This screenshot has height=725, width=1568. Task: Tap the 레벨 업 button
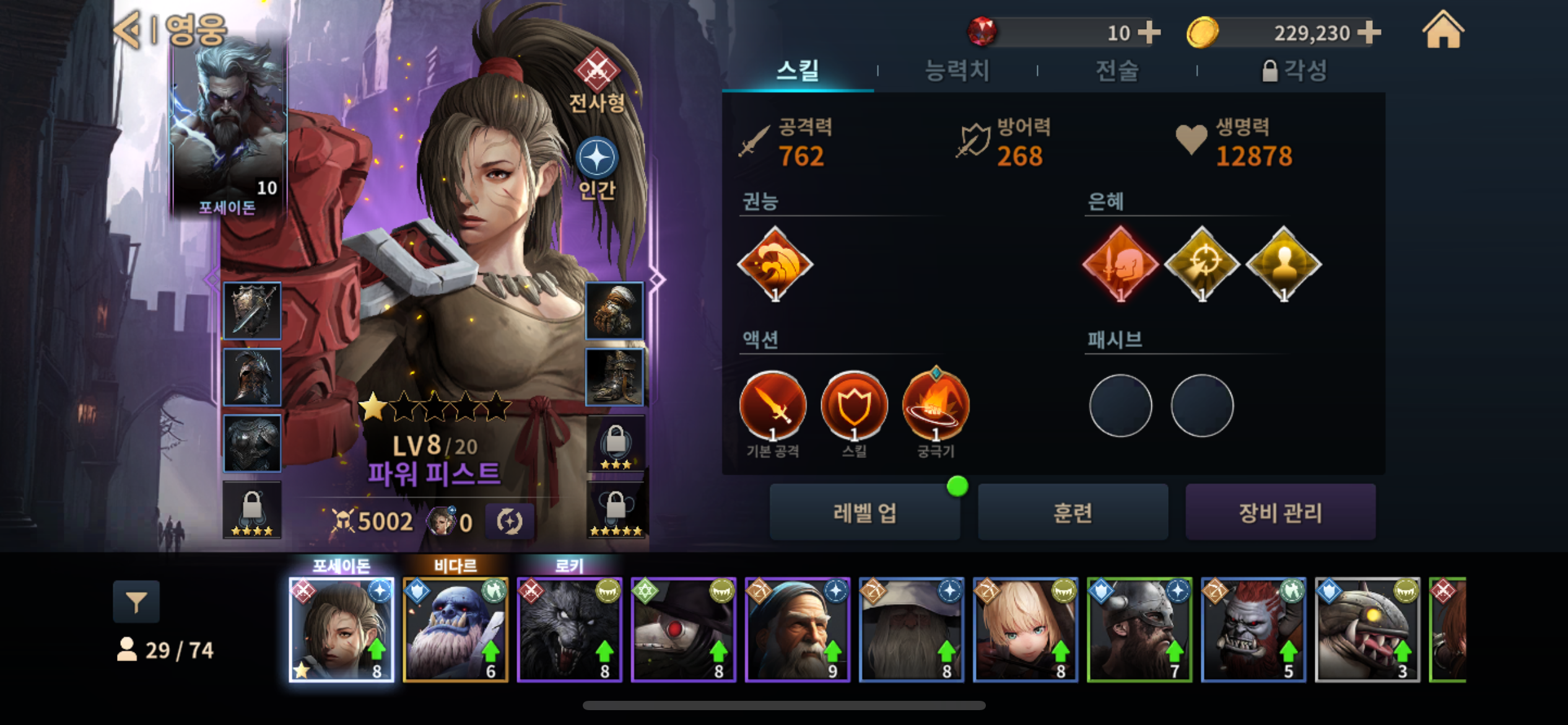(865, 512)
